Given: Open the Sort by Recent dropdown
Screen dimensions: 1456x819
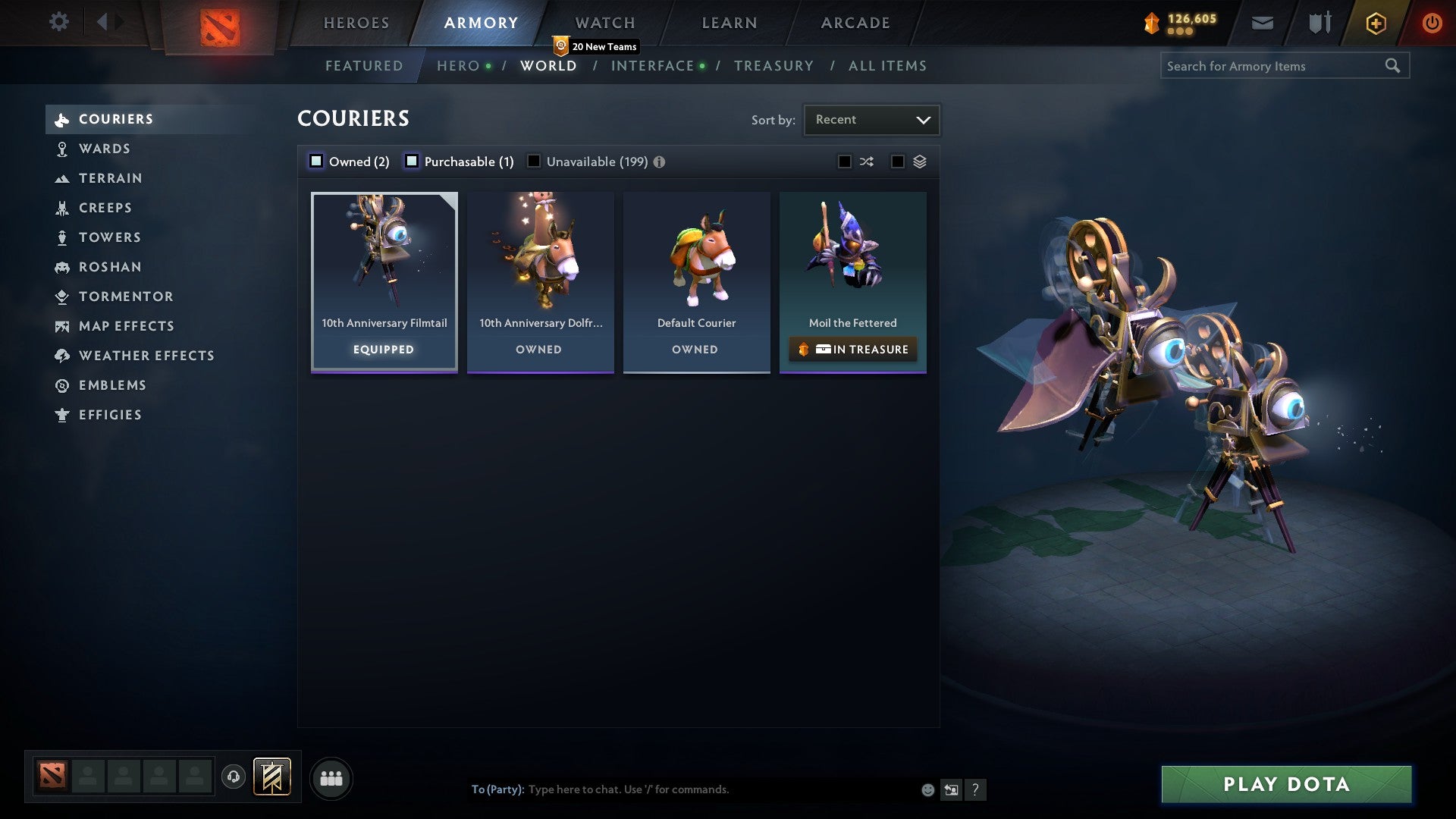Looking at the screenshot, I should pos(871,119).
